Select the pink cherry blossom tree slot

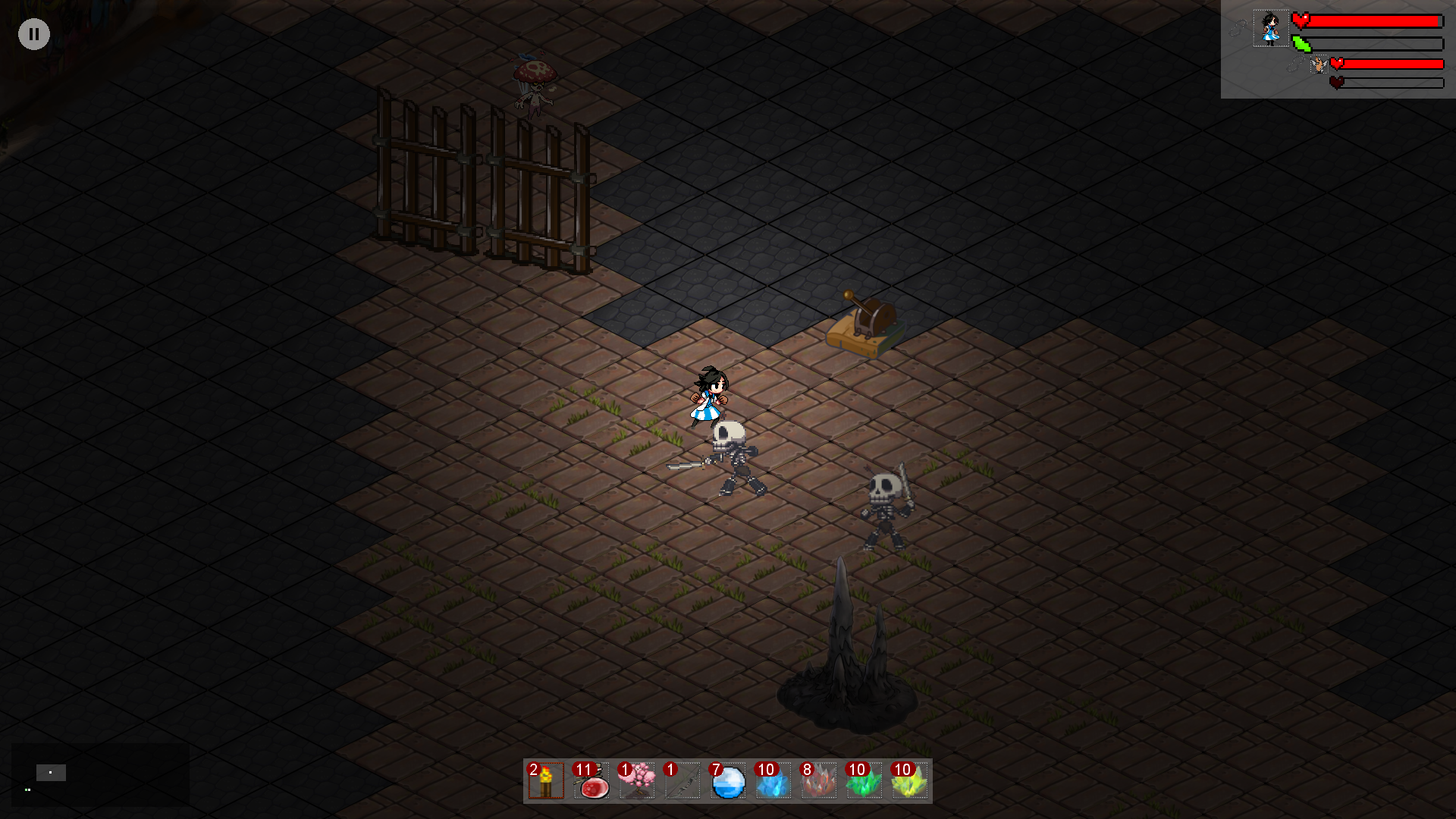click(637, 781)
